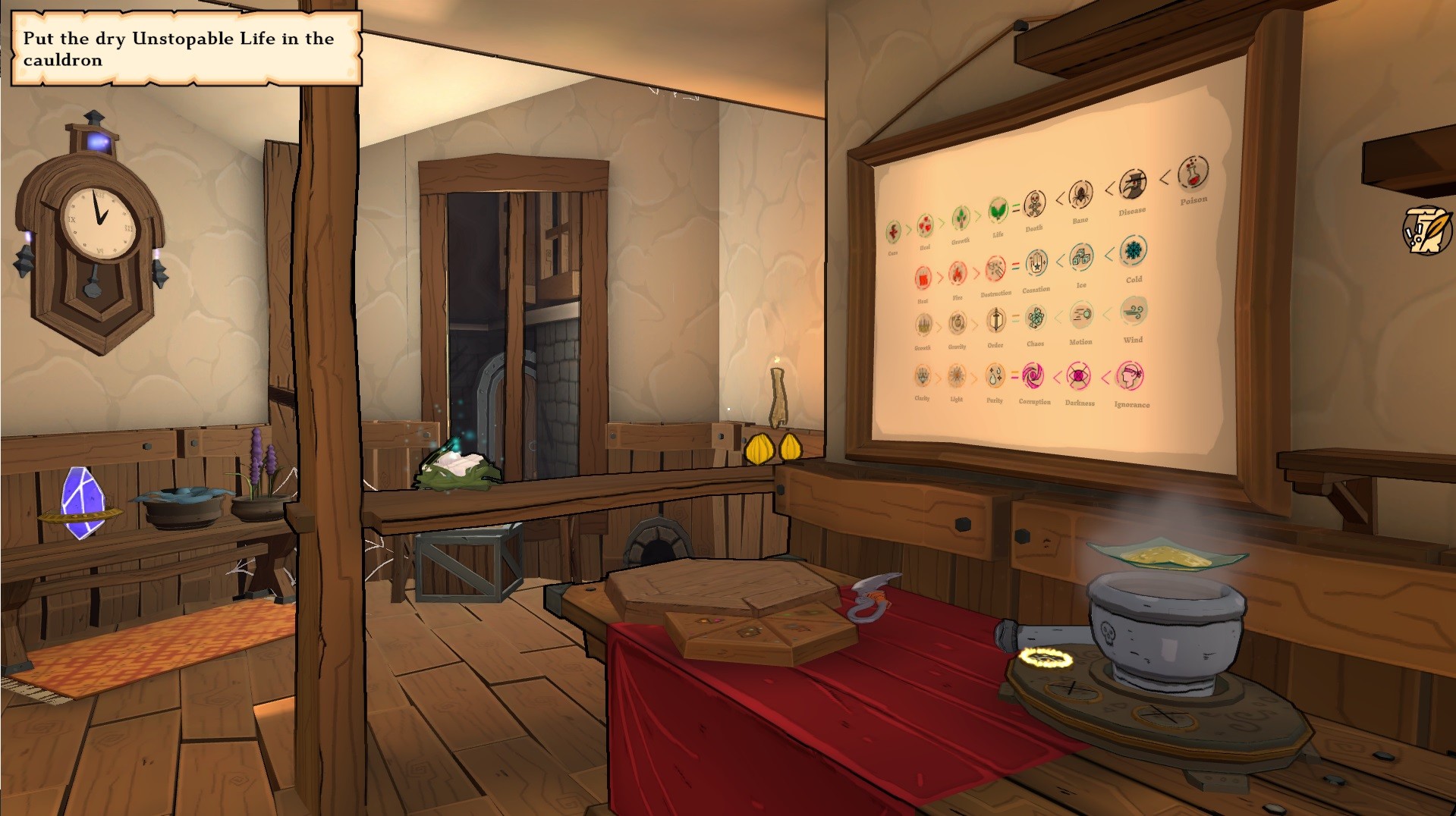Screen dimensions: 1456x816
Task: Click the Order sword-and-shield symbol
Action: tap(995, 319)
